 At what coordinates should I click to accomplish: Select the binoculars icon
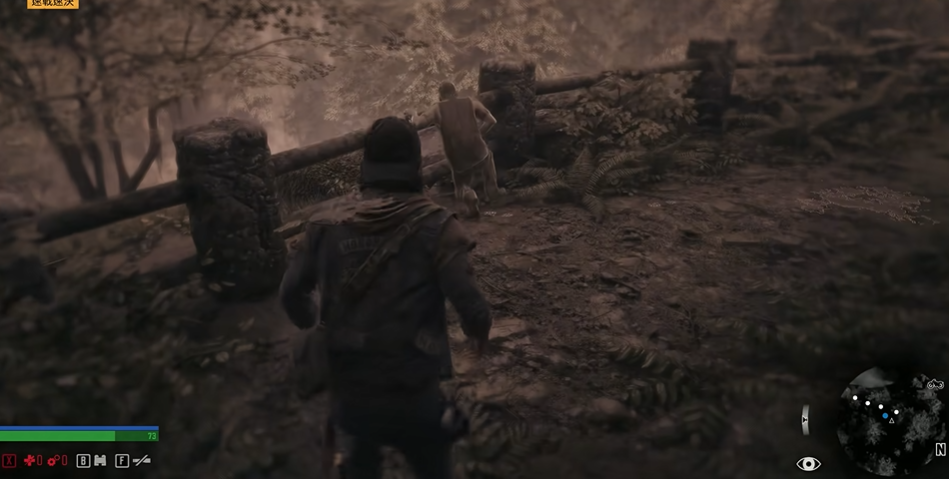100,461
